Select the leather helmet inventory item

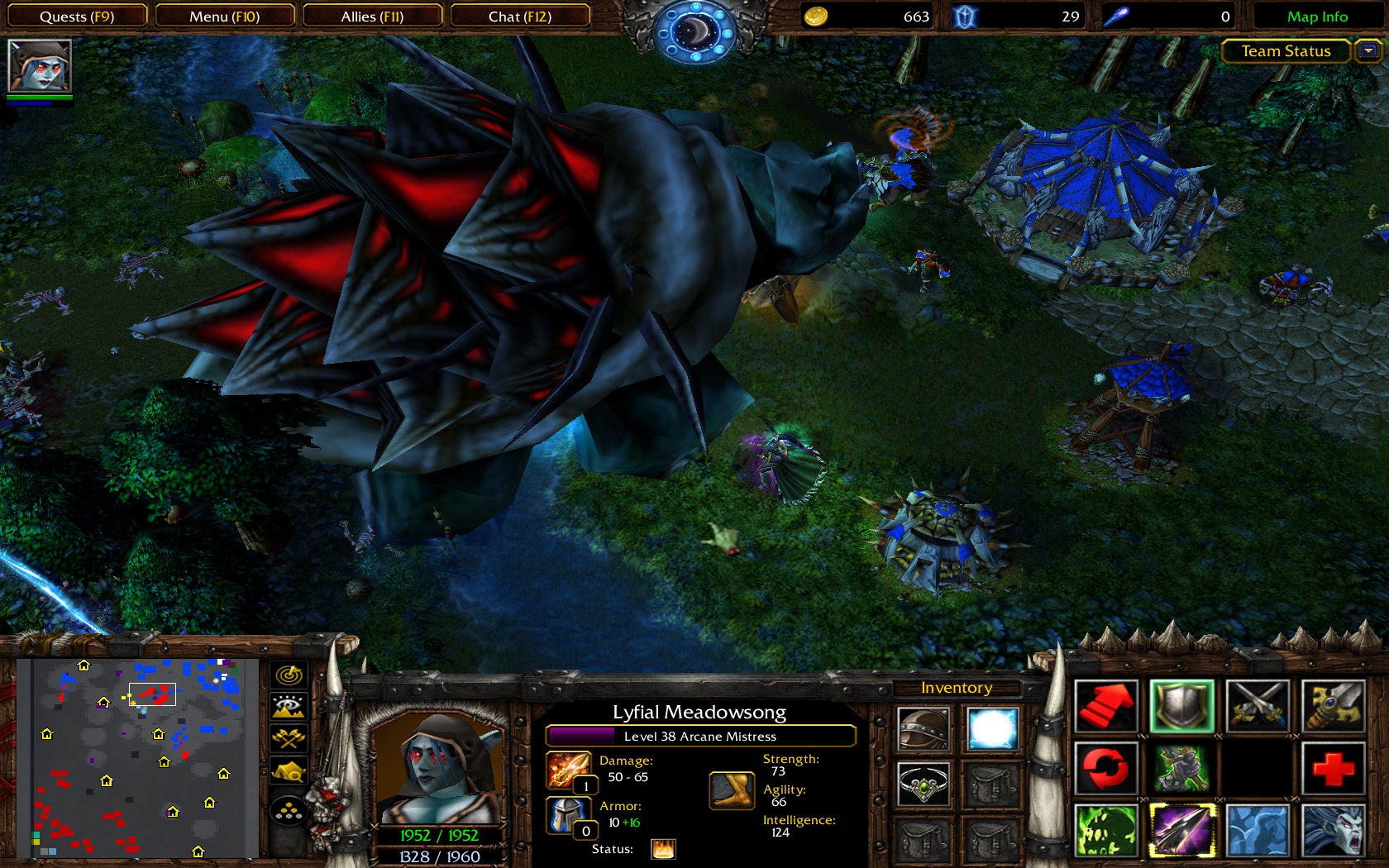coord(924,729)
